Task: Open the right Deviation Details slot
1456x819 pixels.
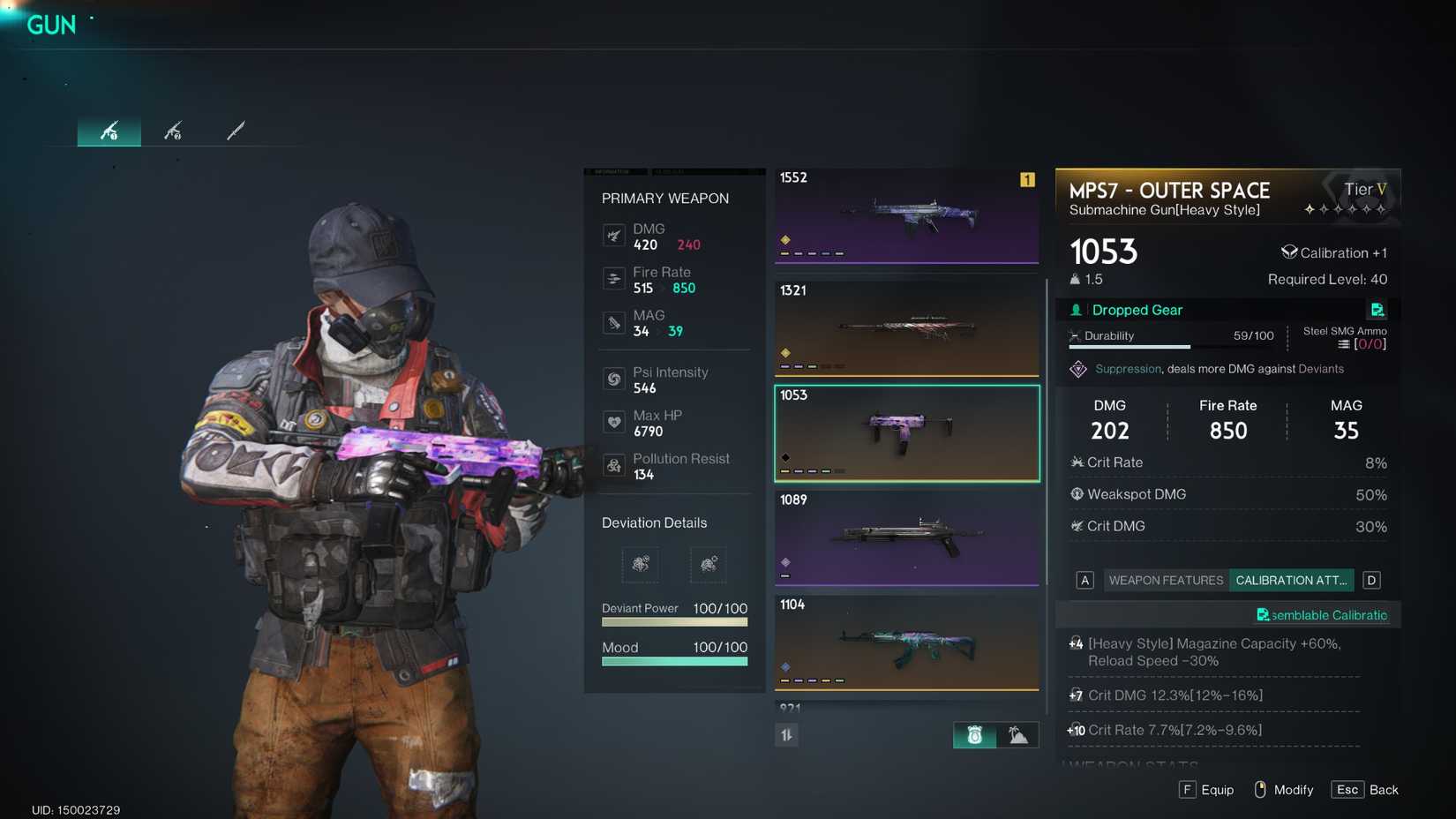Action: (x=707, y=565)
